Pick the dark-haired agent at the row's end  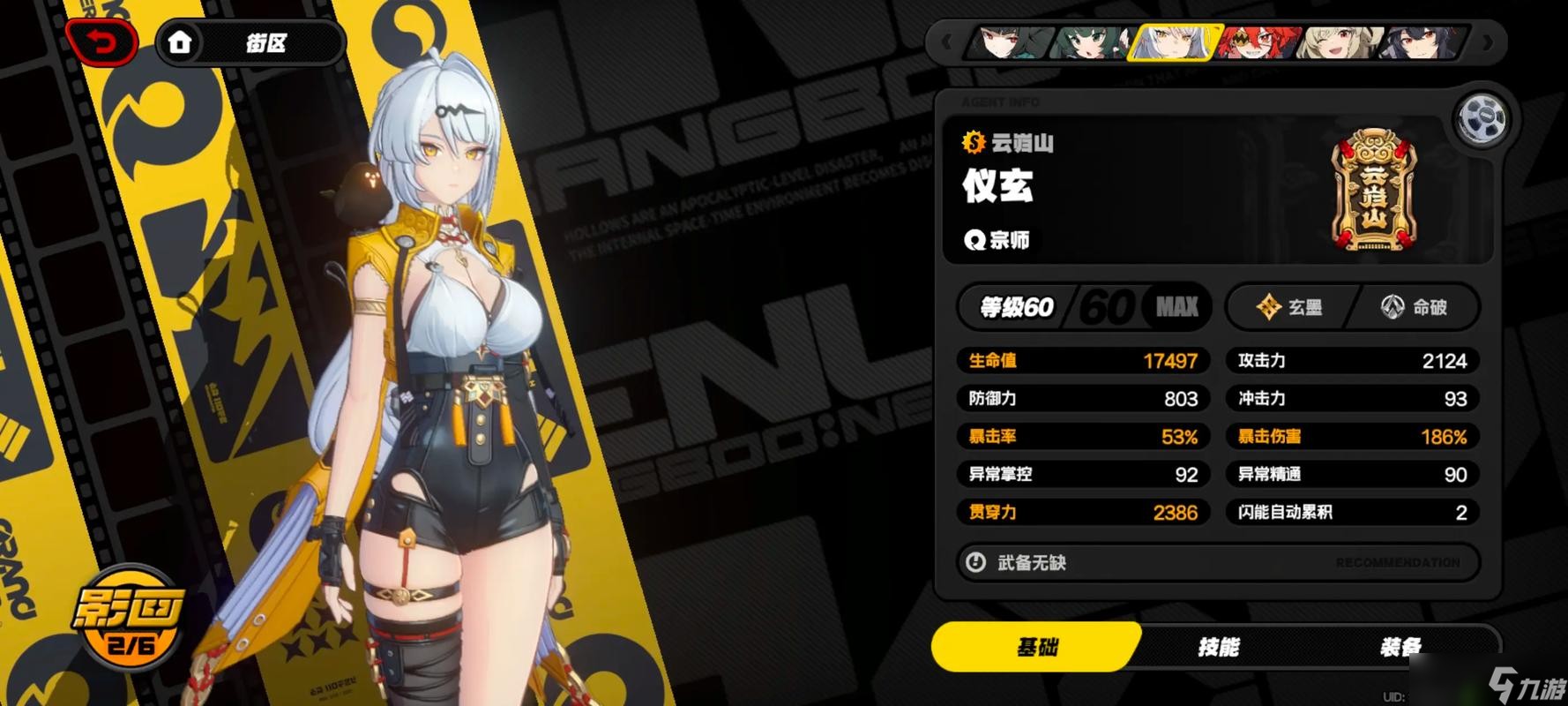(1422, 41)
